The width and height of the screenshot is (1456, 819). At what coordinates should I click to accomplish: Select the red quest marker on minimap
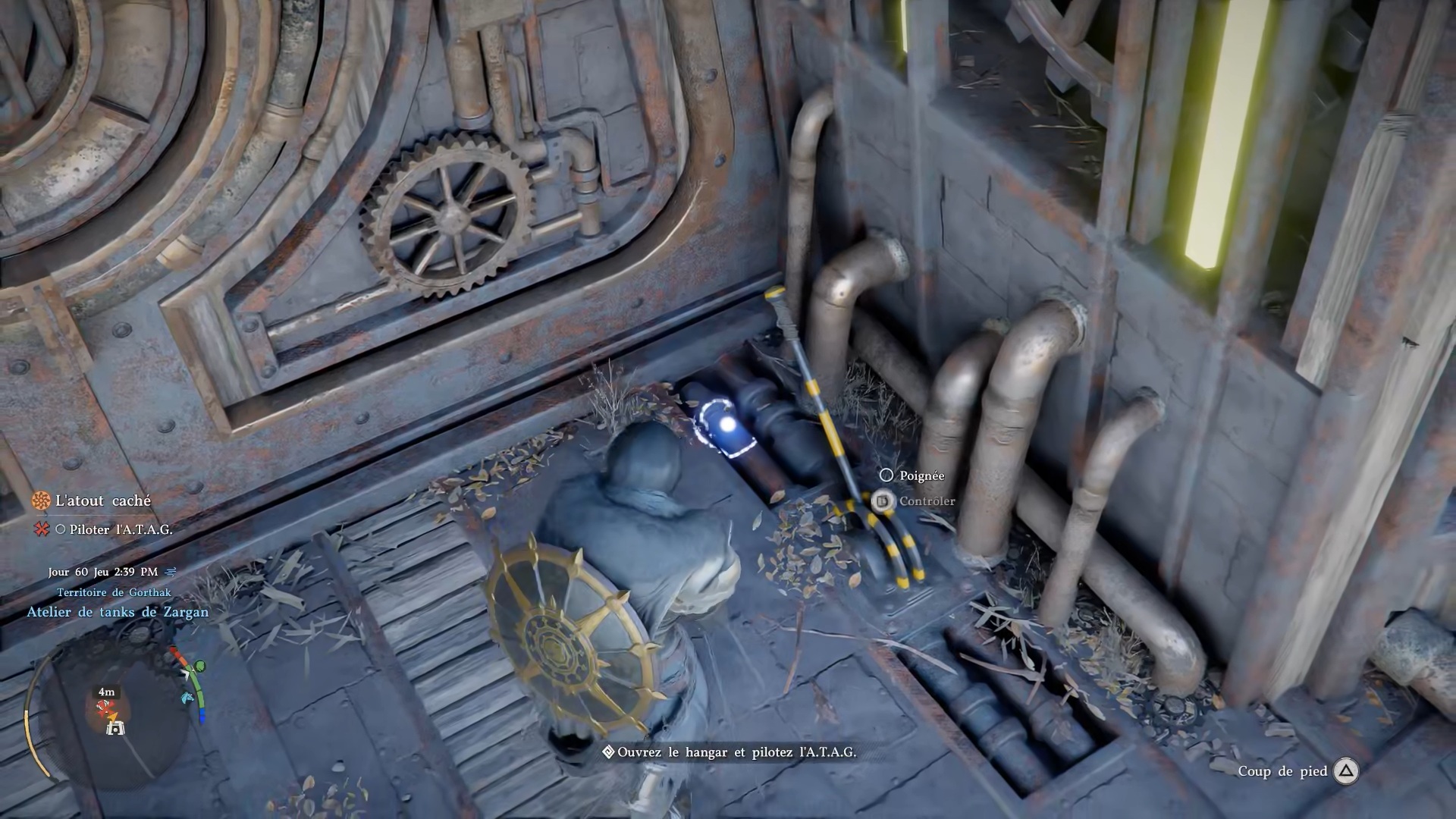click(x=106, y=710)
